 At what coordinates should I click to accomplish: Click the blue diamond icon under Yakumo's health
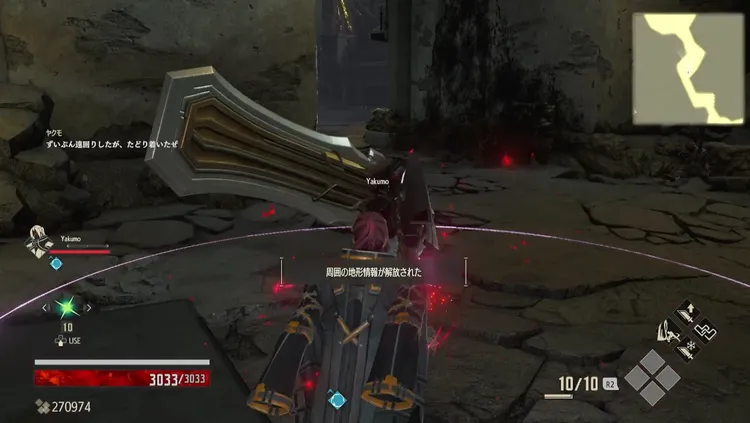(x=56, y=263)
